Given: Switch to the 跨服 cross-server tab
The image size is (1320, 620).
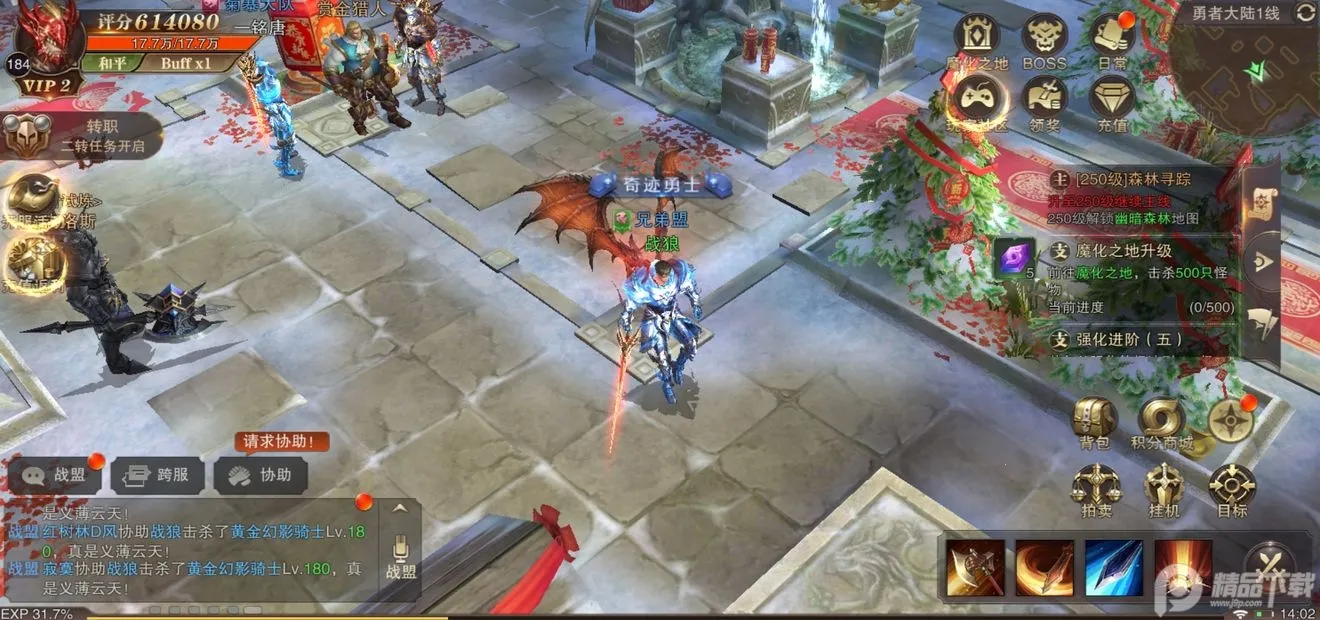Looking at the screenshot, I should 157,476.
